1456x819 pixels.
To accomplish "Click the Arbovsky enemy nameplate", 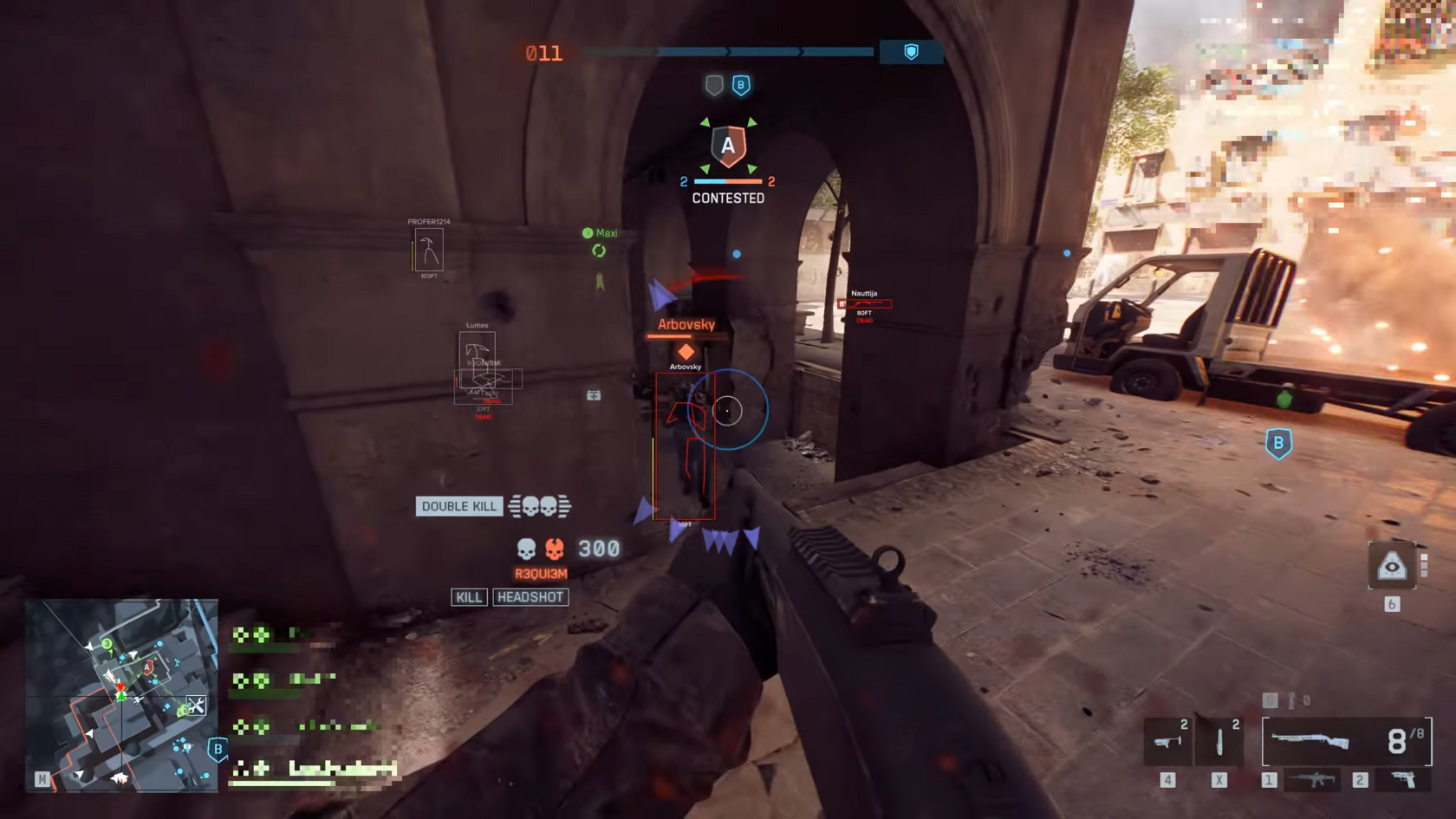I will coord(686,324).
